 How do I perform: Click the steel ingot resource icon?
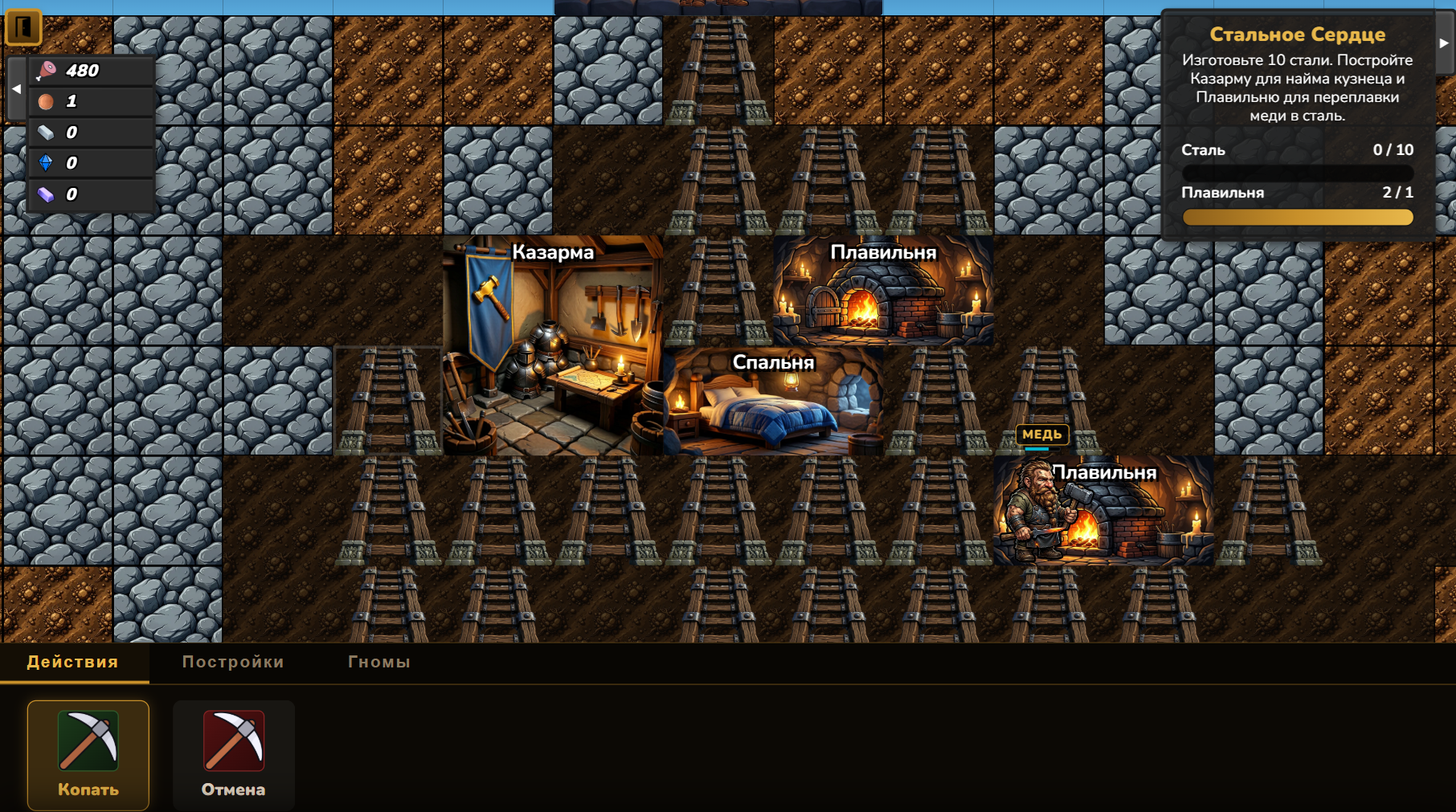[46, 132]
